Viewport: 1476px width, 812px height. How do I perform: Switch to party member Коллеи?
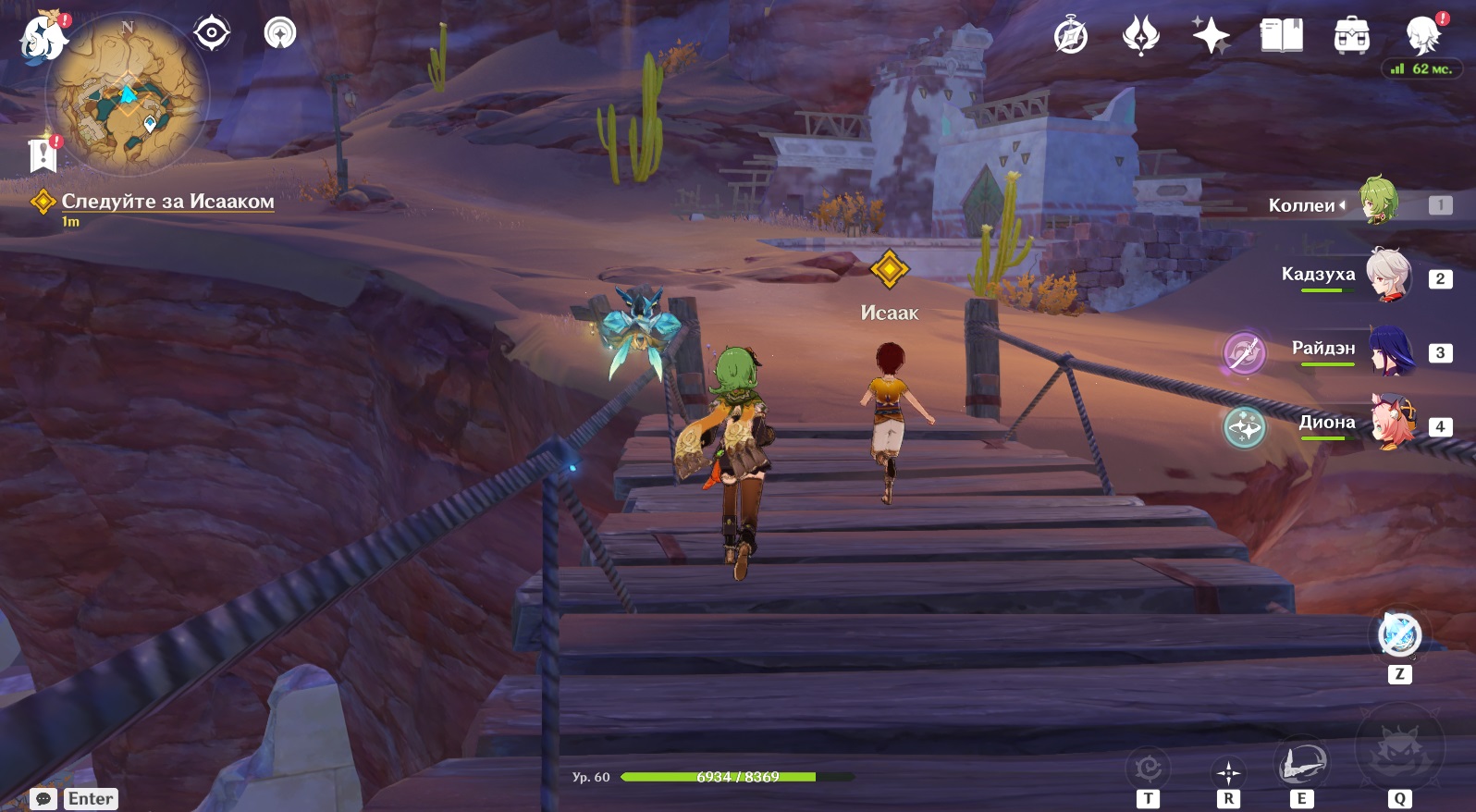[x=1377, y=201]
